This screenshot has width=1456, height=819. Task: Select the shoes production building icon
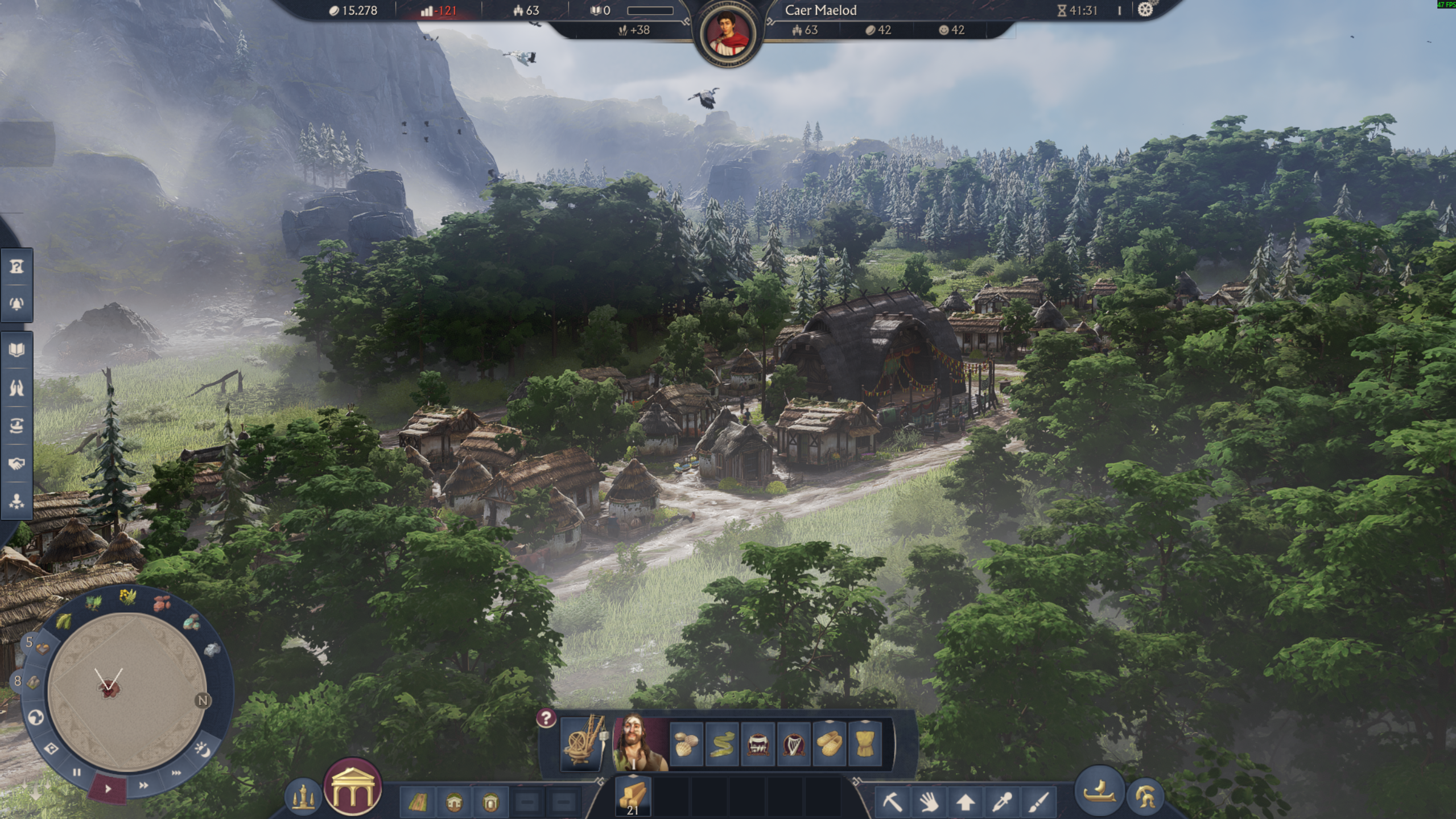click(829, 744)
